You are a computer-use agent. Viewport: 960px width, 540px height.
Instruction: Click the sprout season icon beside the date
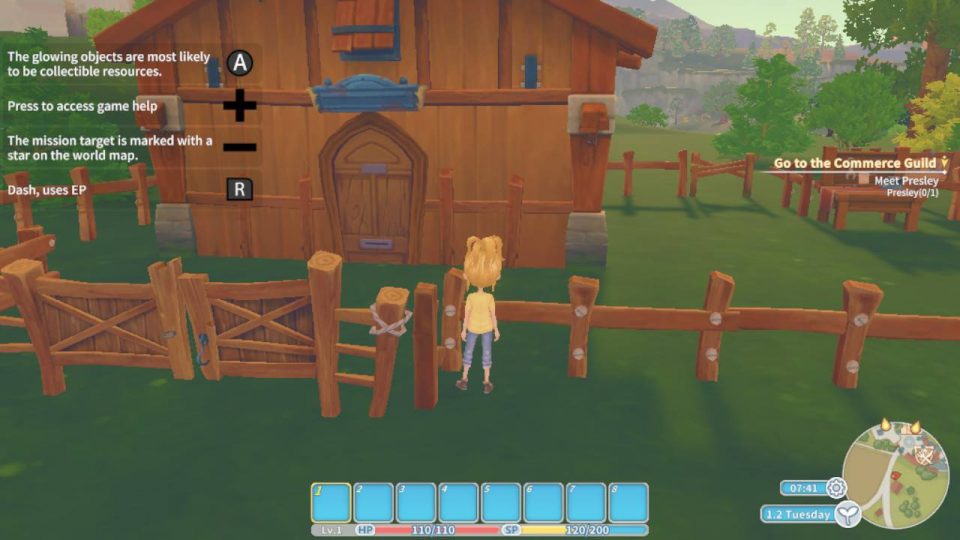848,514
